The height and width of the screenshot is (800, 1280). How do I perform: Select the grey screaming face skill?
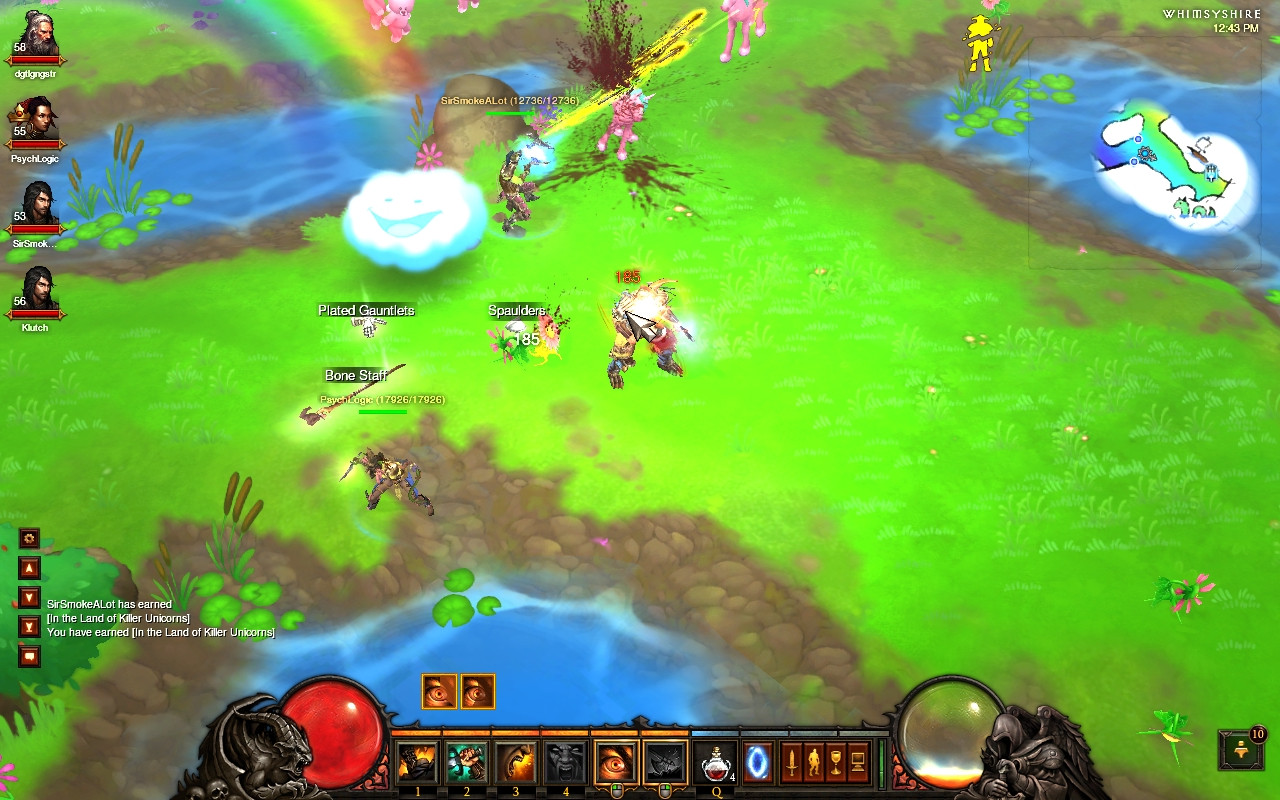(x=565, y=763)
